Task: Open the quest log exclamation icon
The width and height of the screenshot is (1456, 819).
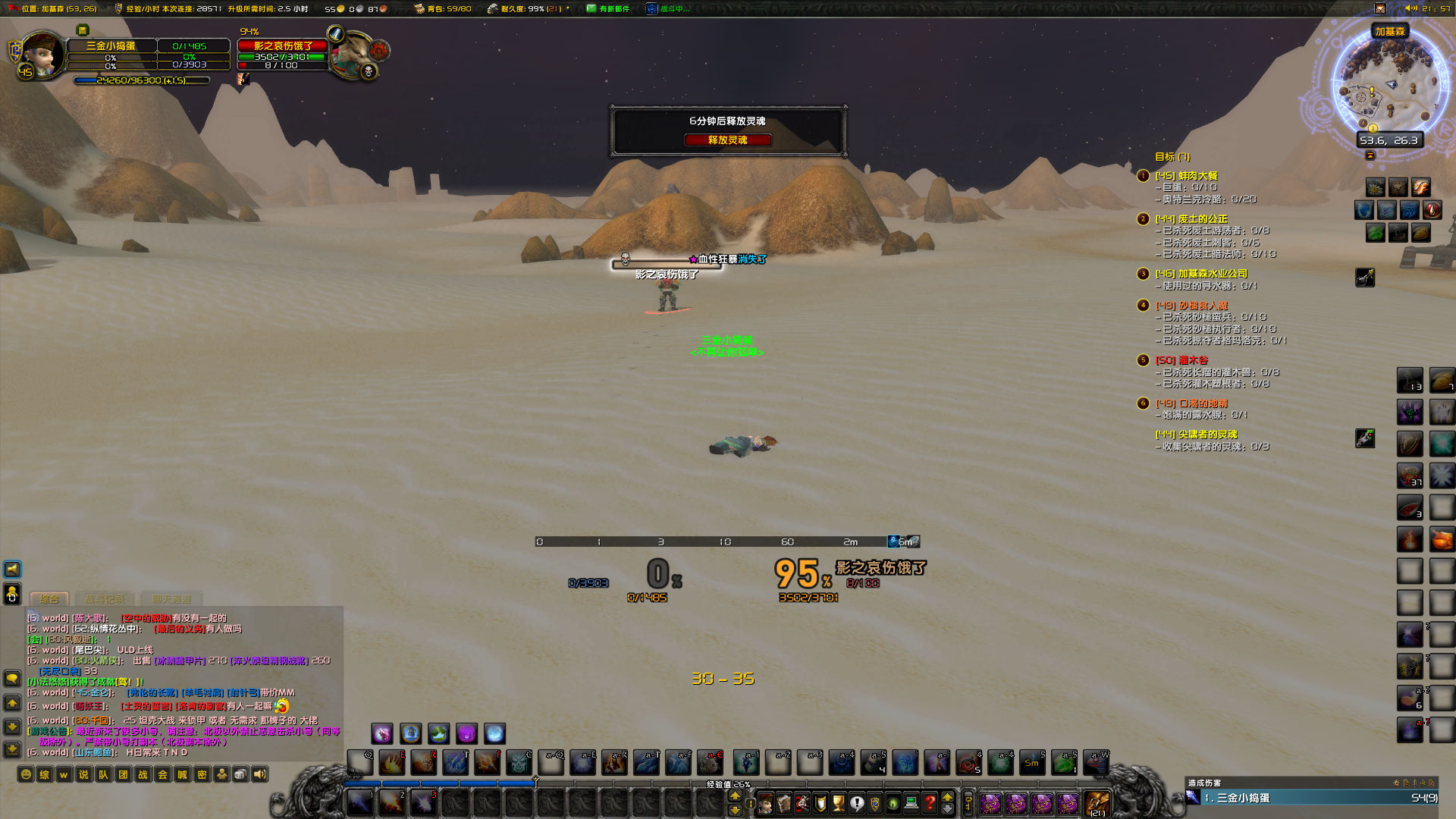Action: point(856,804)
